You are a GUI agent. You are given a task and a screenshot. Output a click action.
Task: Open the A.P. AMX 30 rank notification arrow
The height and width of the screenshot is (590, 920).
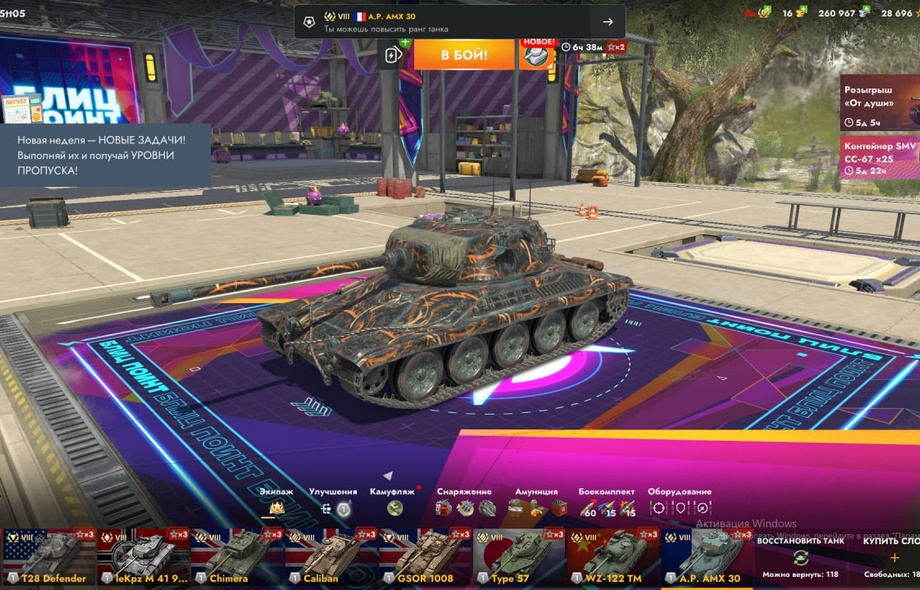coord(607,22)
